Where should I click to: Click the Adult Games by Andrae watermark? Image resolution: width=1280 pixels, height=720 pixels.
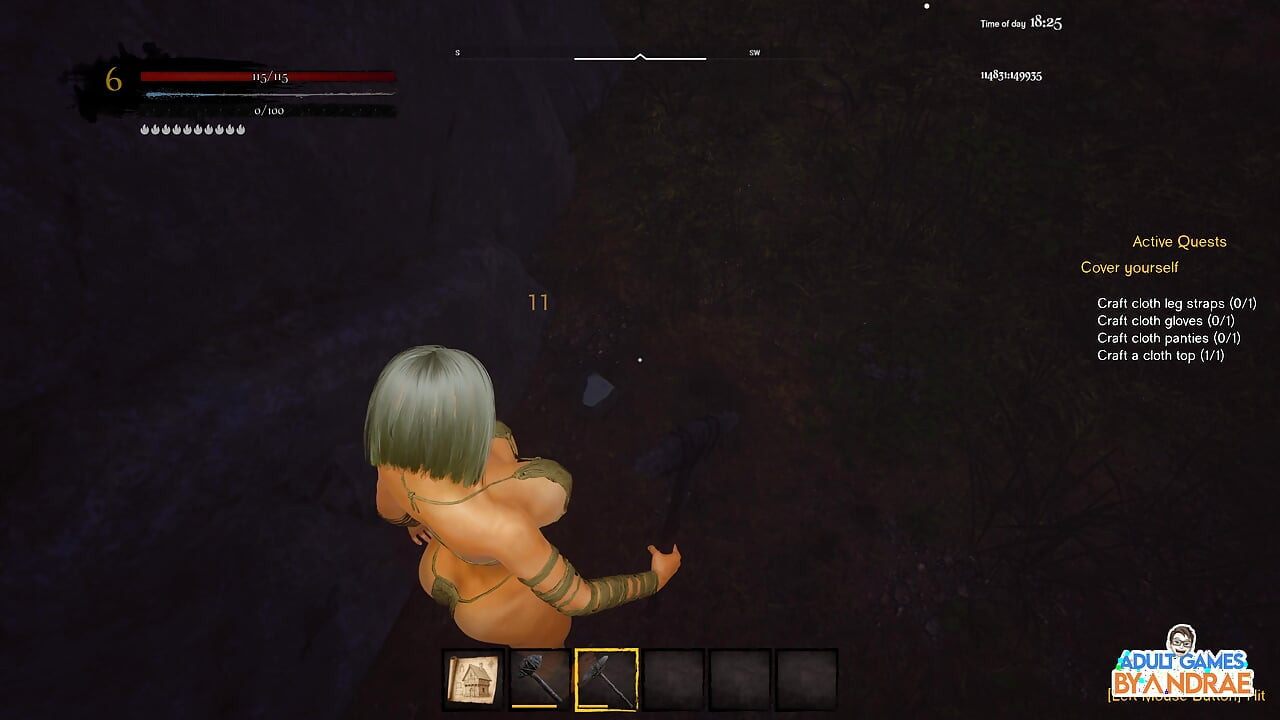(x=1183, y=670)
